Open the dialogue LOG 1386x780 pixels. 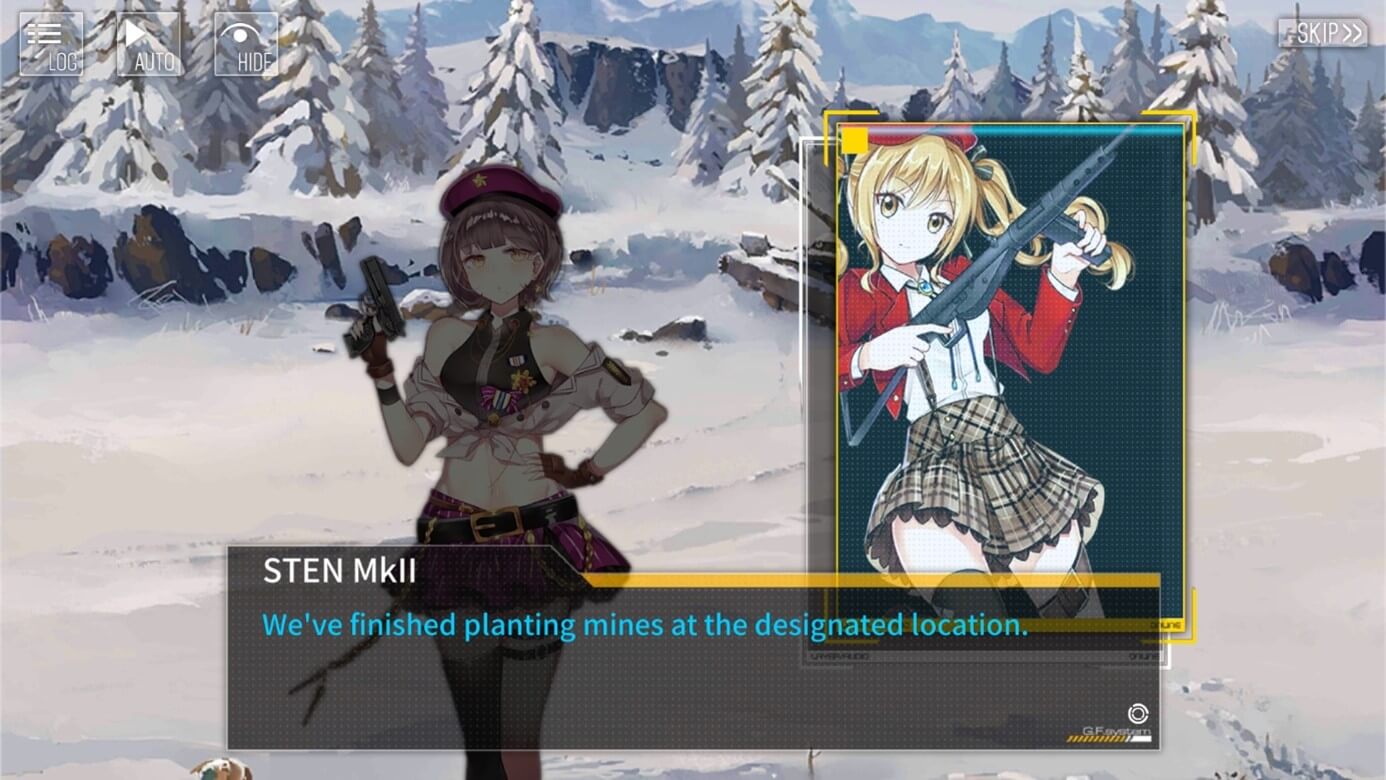pyautogui.click(x=51, y=44)
